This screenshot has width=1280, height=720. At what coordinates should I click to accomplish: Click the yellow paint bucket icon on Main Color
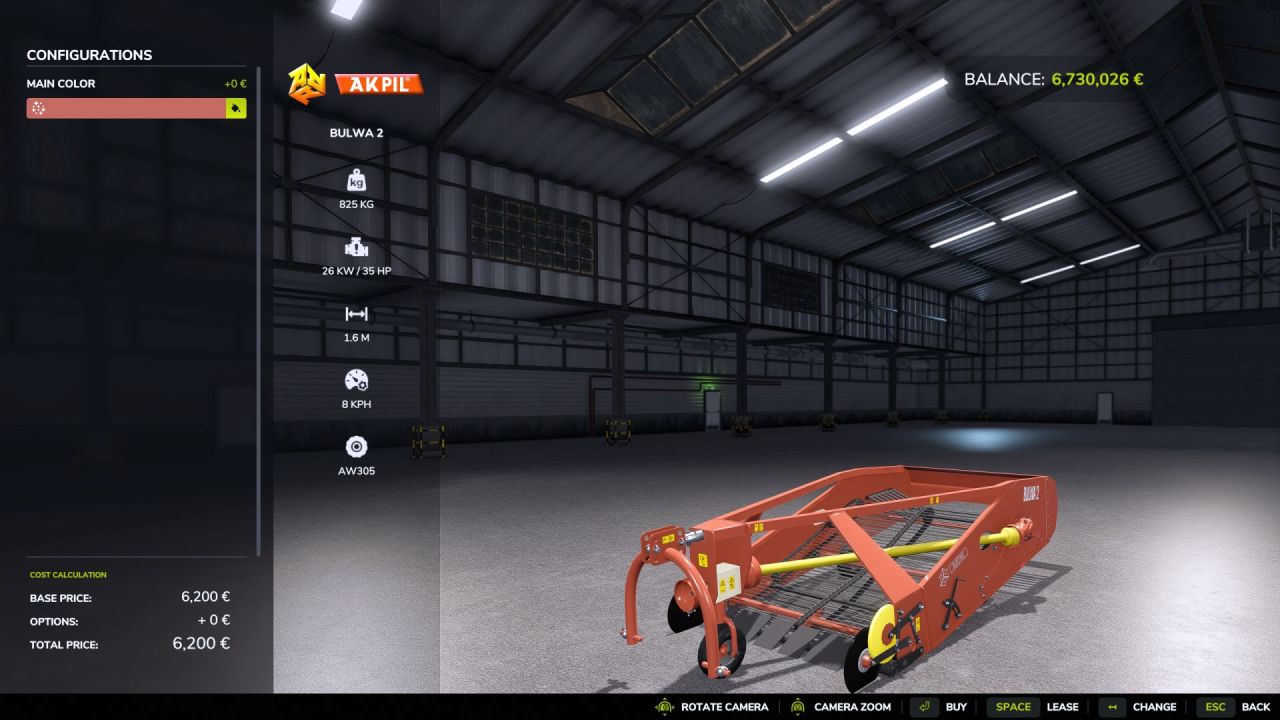tap(238, 107)
